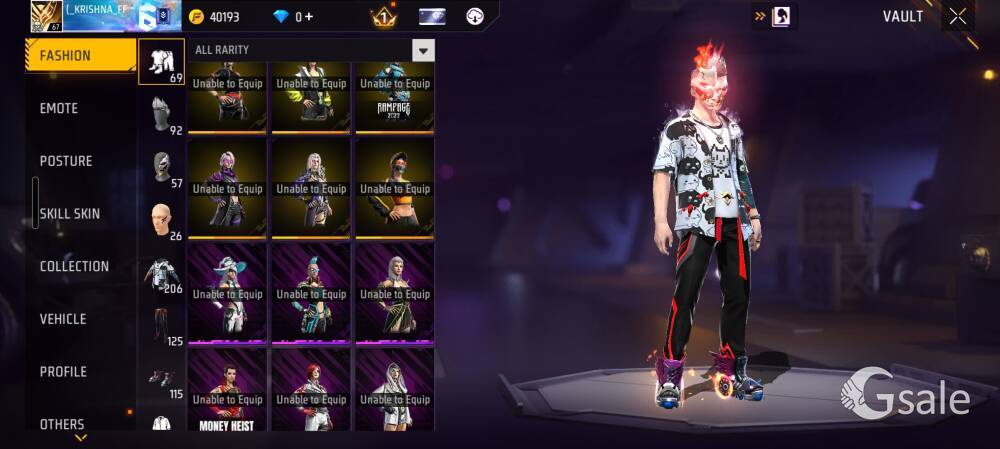
Task: Select the outfit bundles subcategory icon
Action: (161, 62)
